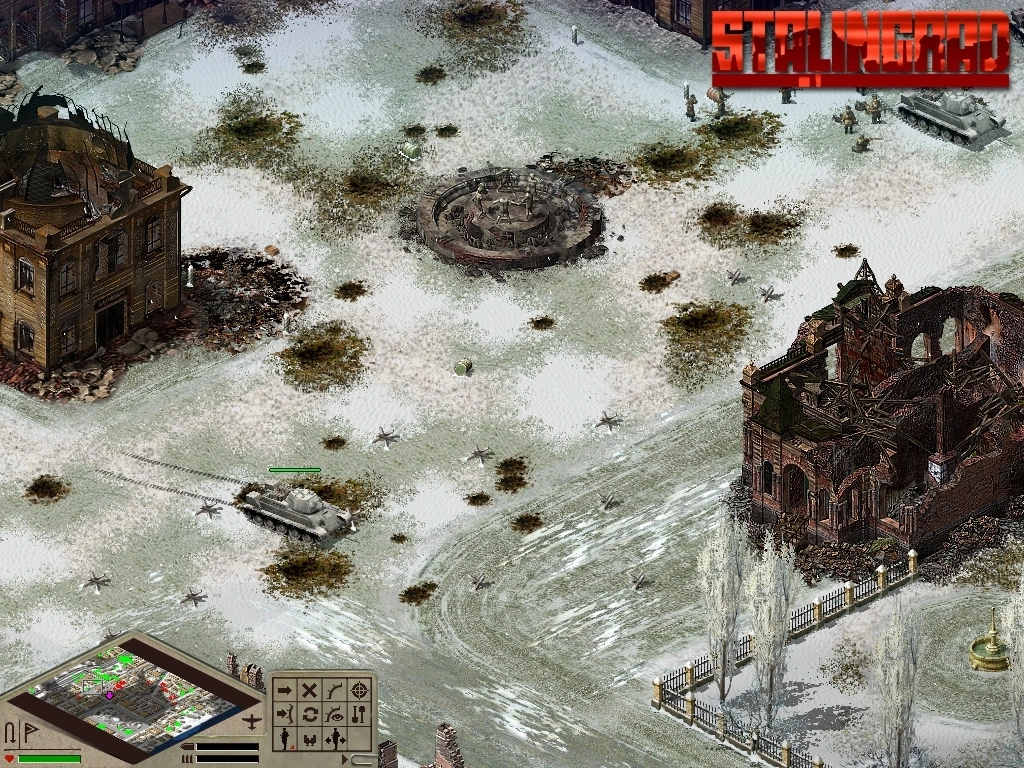
Task: Select the soldier with side arrows icon
Action: click(x=336, y=739)
